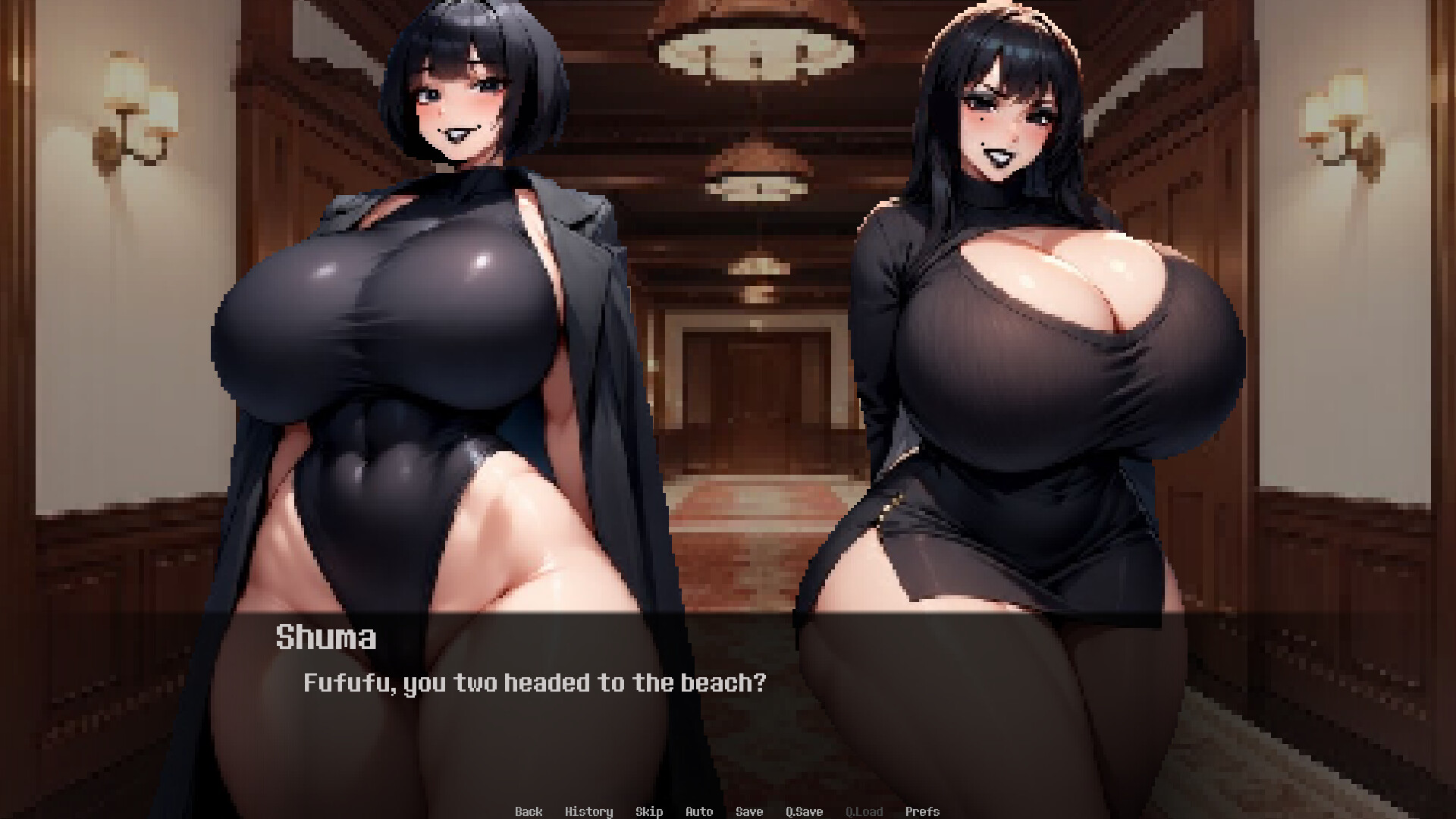1456x819 pixels.
Task: Enable Skip mode to fast-forward text
Action: coord(649,811)
